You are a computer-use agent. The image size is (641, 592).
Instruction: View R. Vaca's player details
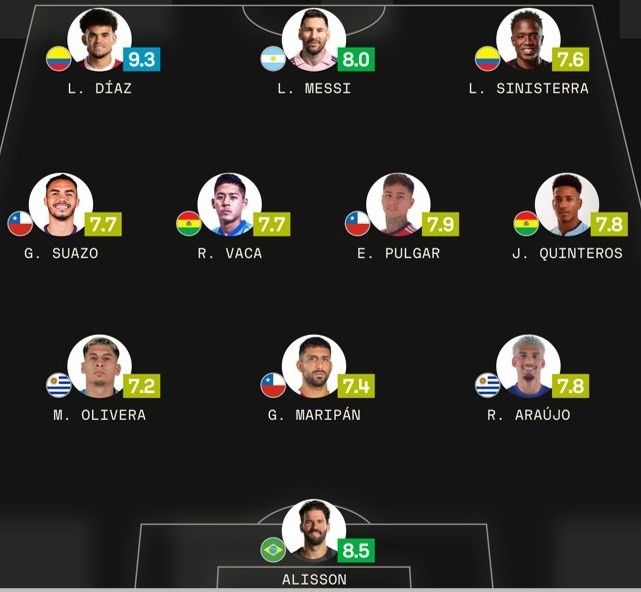(x=230, y=206)
